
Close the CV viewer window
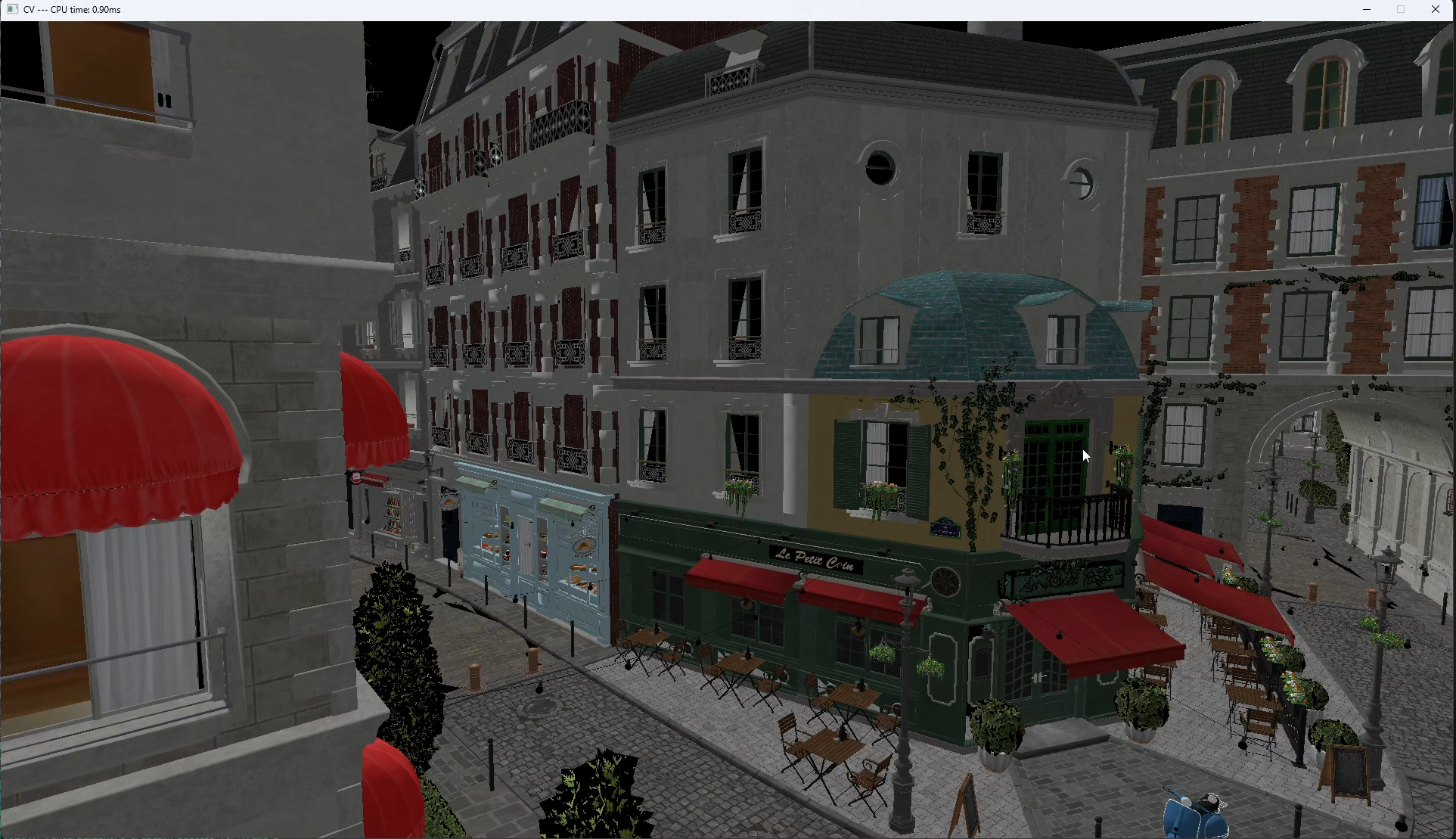1436,9
